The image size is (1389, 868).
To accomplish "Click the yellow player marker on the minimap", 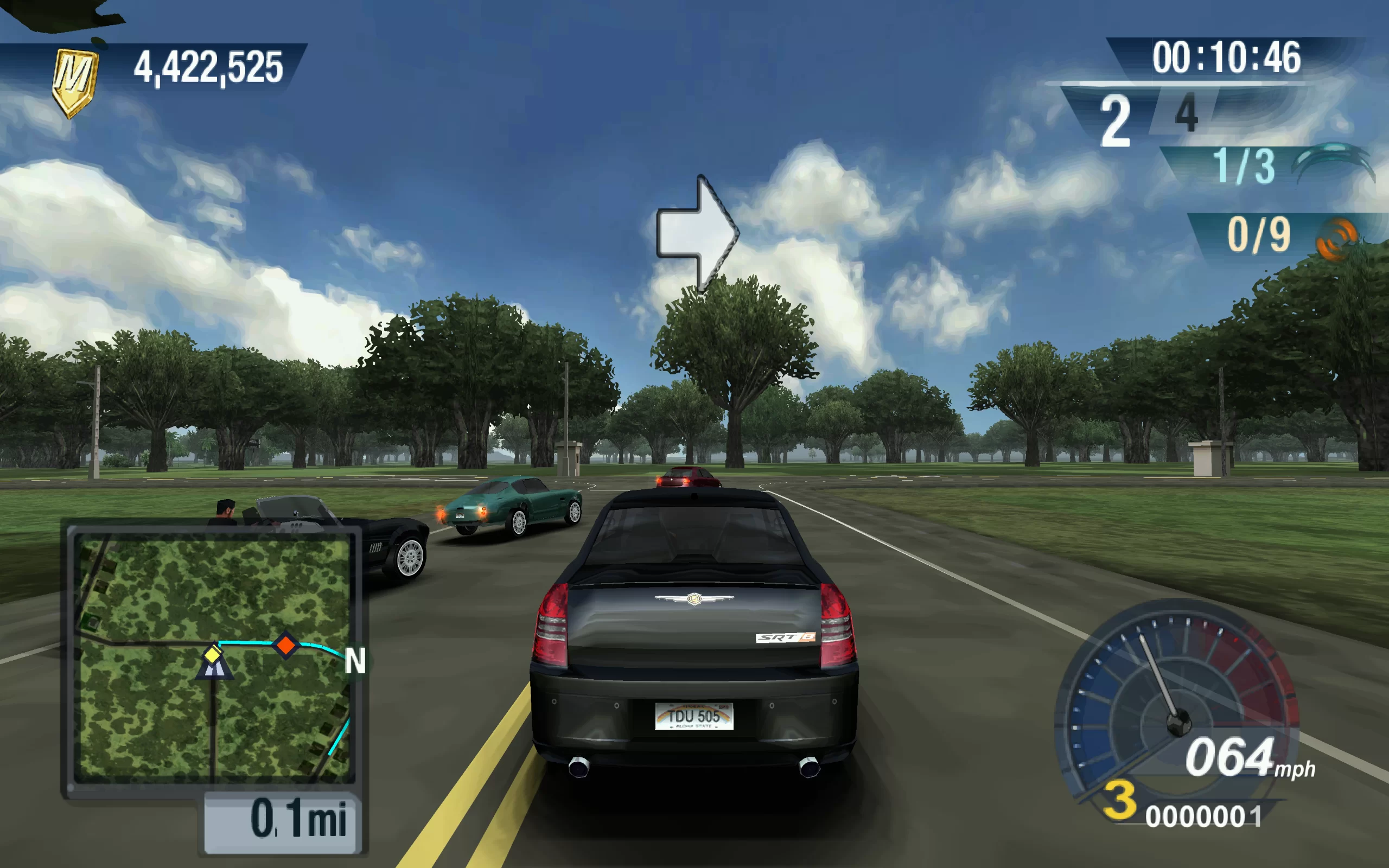I will click(213, 654).
